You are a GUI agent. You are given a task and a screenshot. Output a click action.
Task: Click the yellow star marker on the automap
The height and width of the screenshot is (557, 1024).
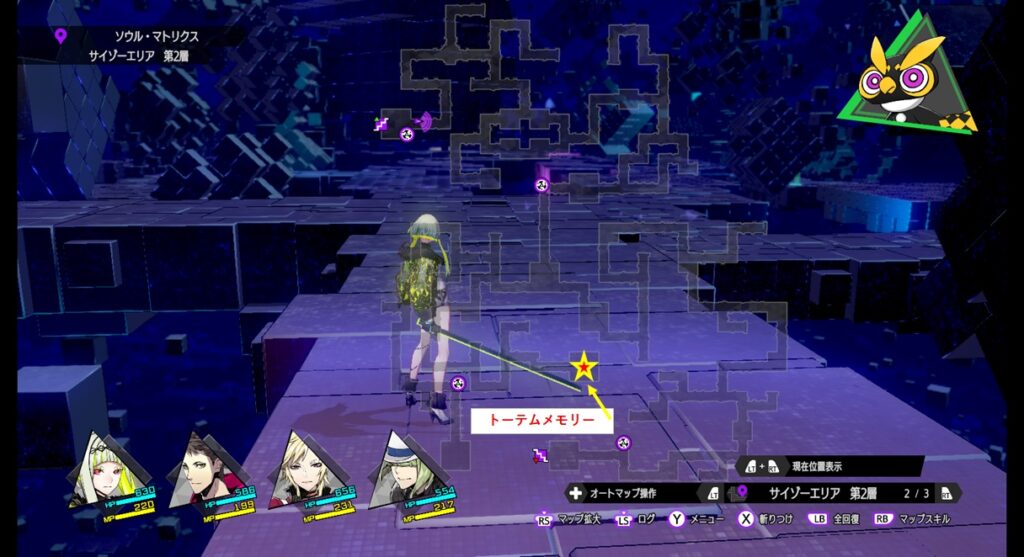click(584, 368)
